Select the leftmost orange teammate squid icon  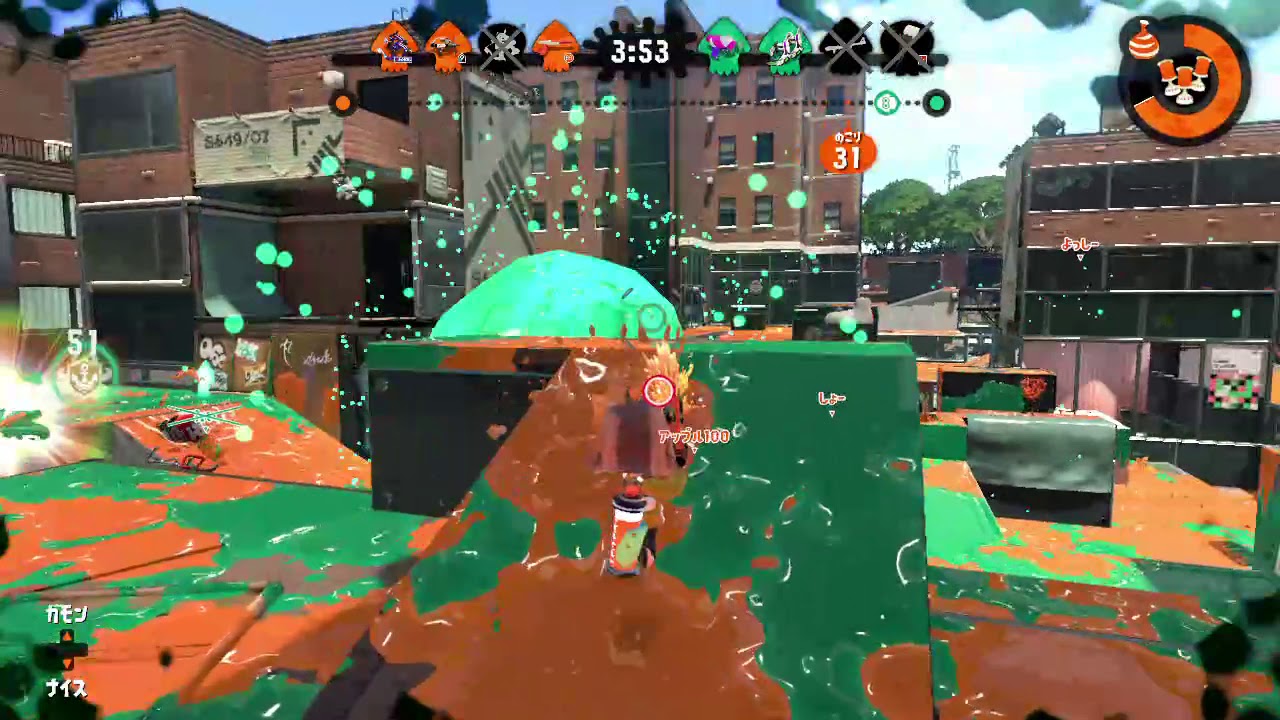(x=395, y=45)
